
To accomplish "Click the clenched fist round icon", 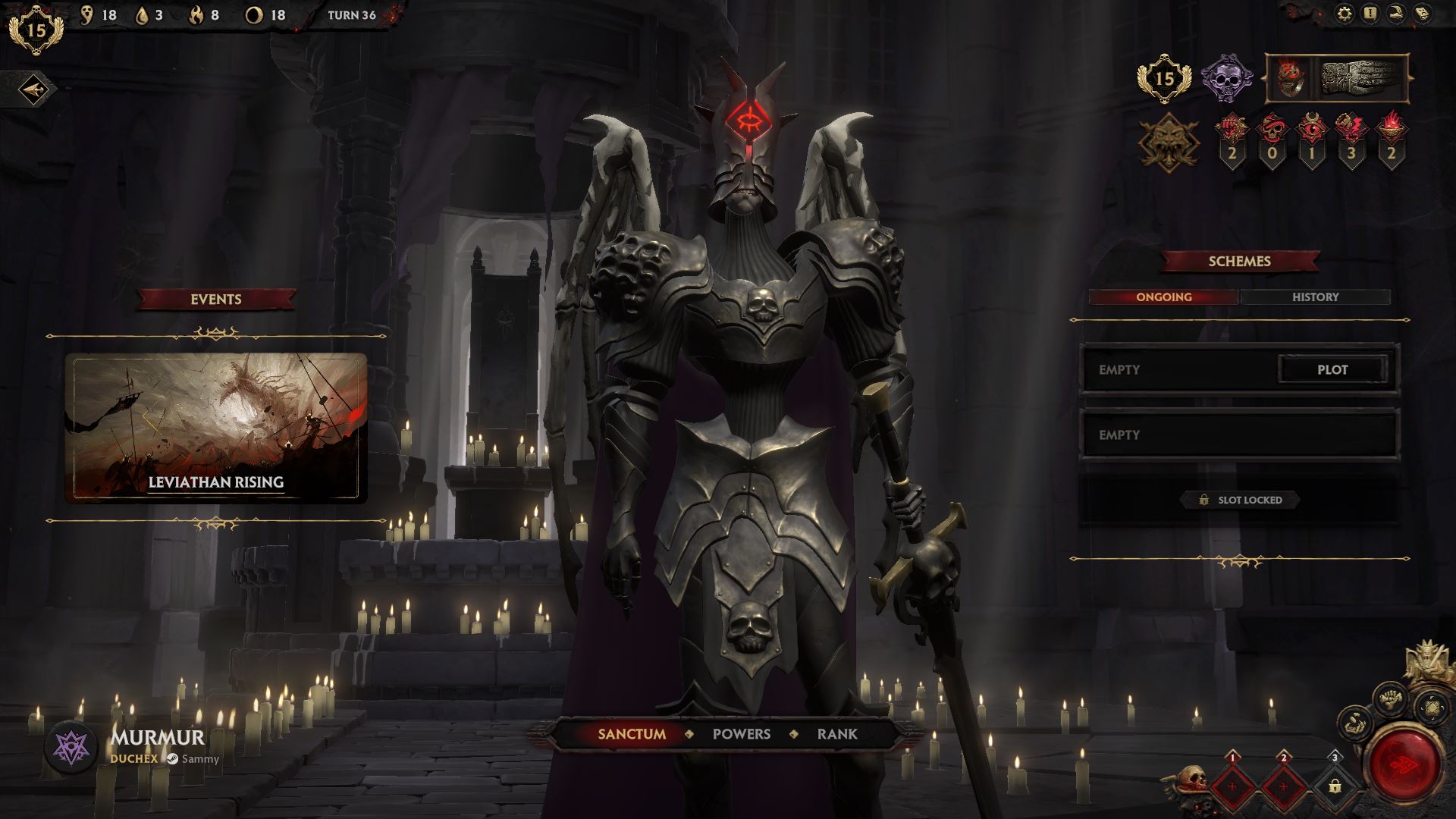I will [1391, 698].
